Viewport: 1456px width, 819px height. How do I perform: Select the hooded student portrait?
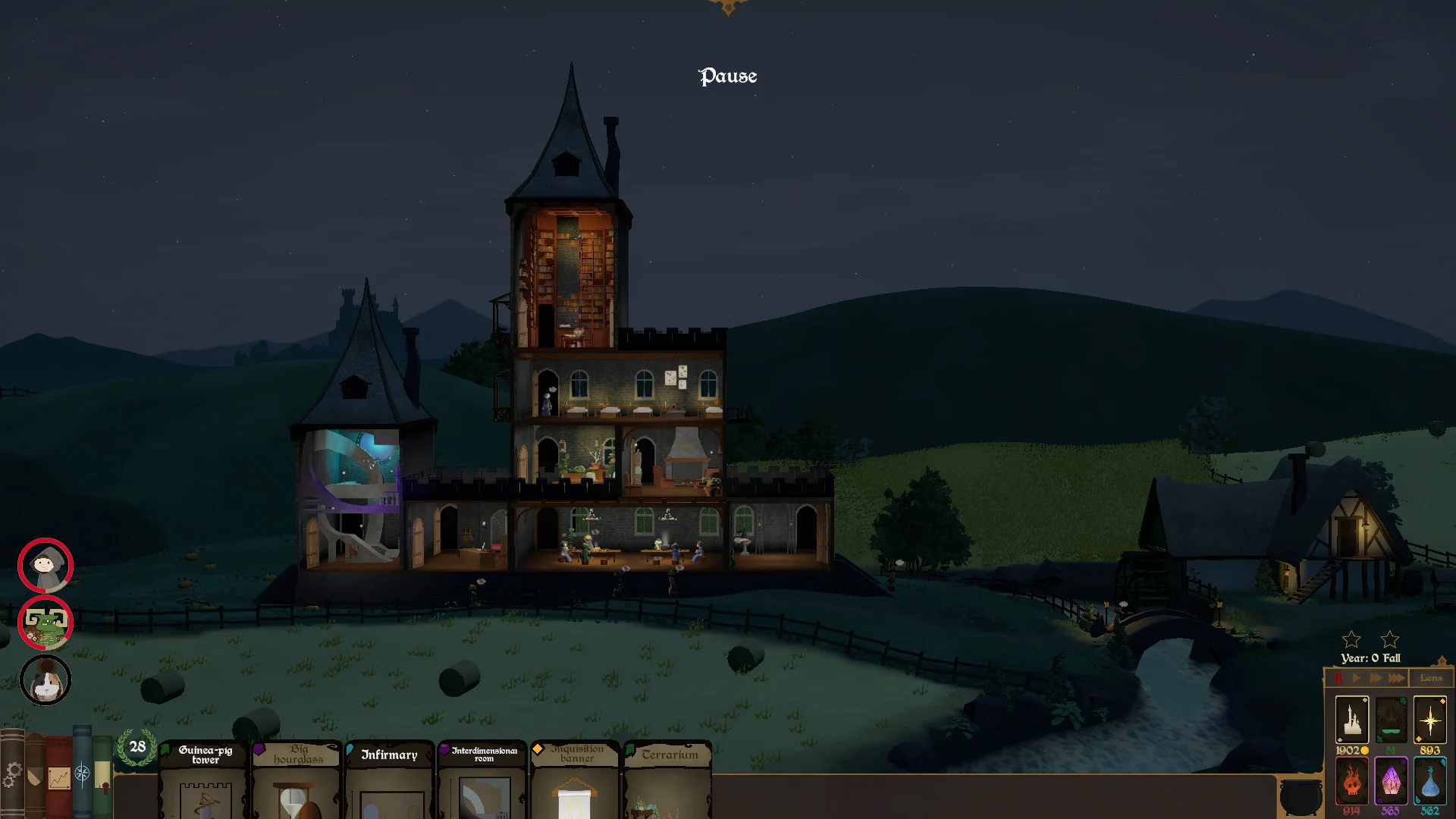point(45,566)
